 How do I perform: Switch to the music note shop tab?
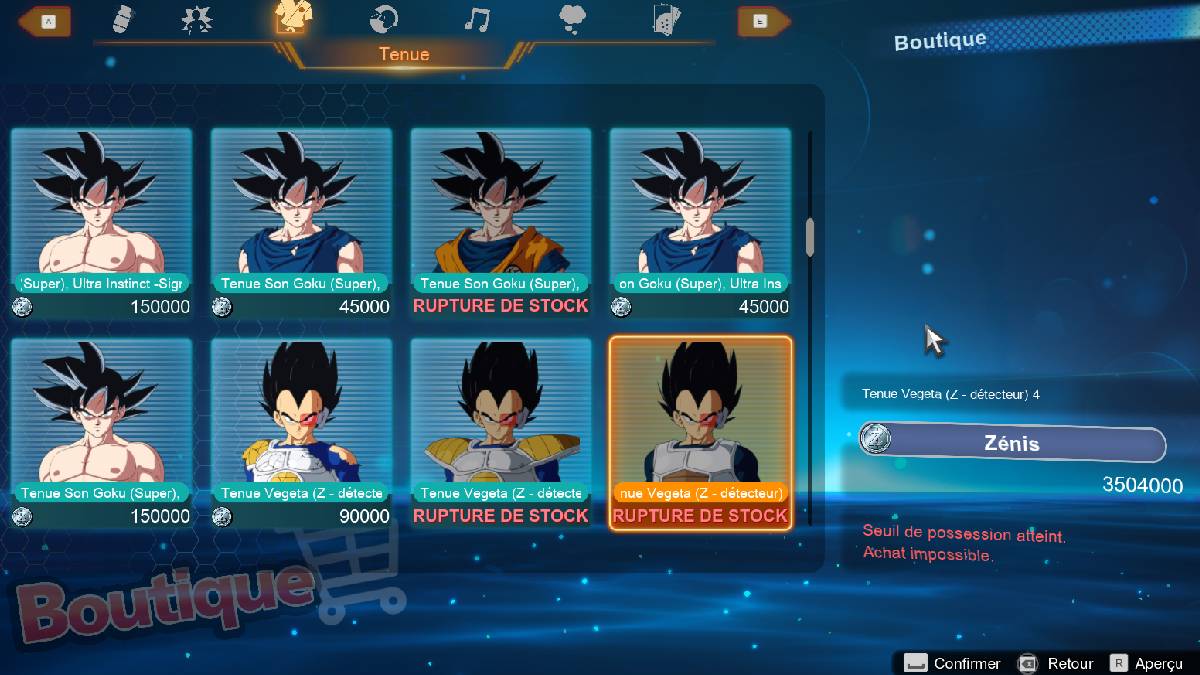tap(477, 19)
